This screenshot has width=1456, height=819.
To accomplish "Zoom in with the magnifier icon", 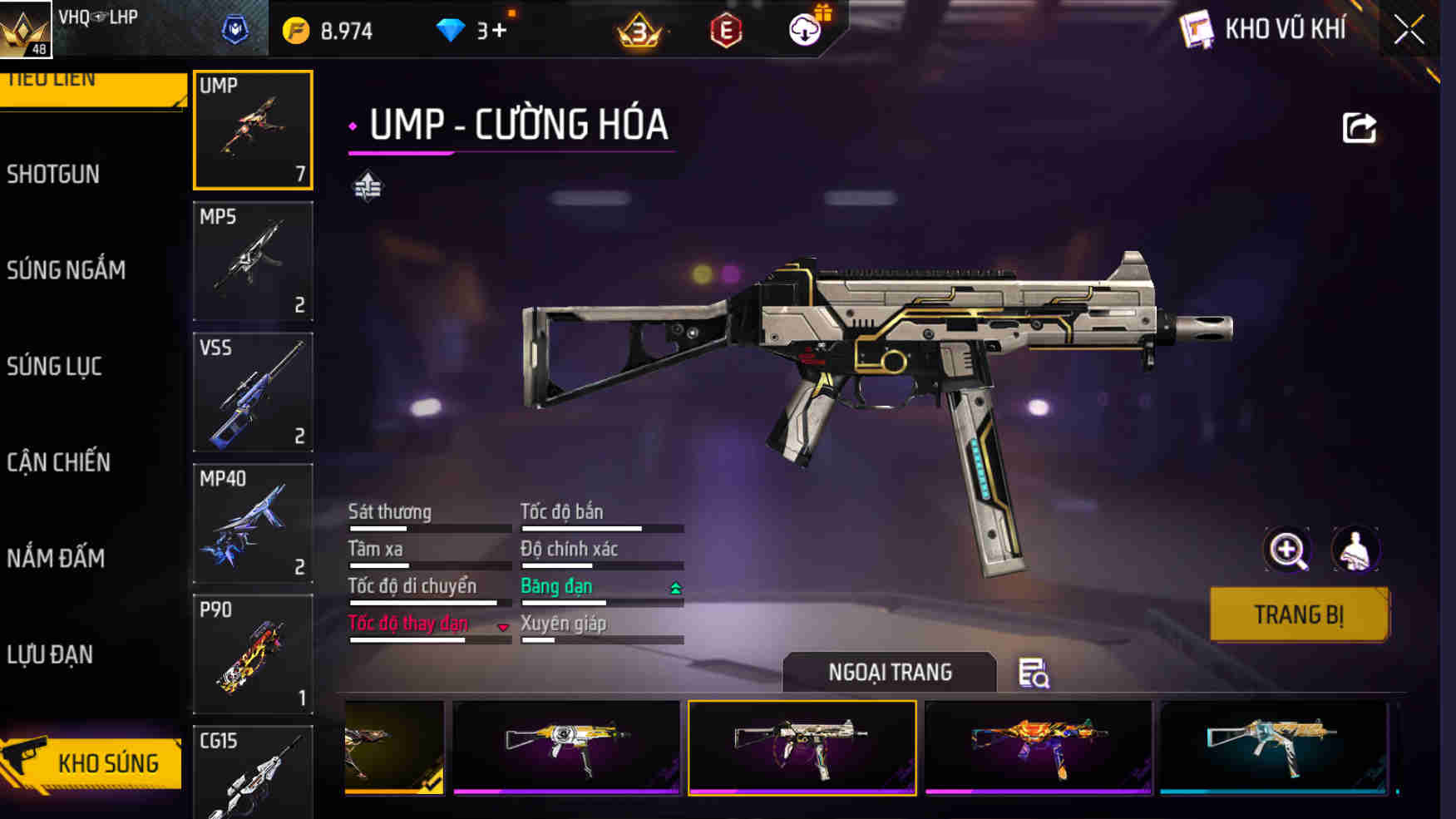I will [1287, 550].
